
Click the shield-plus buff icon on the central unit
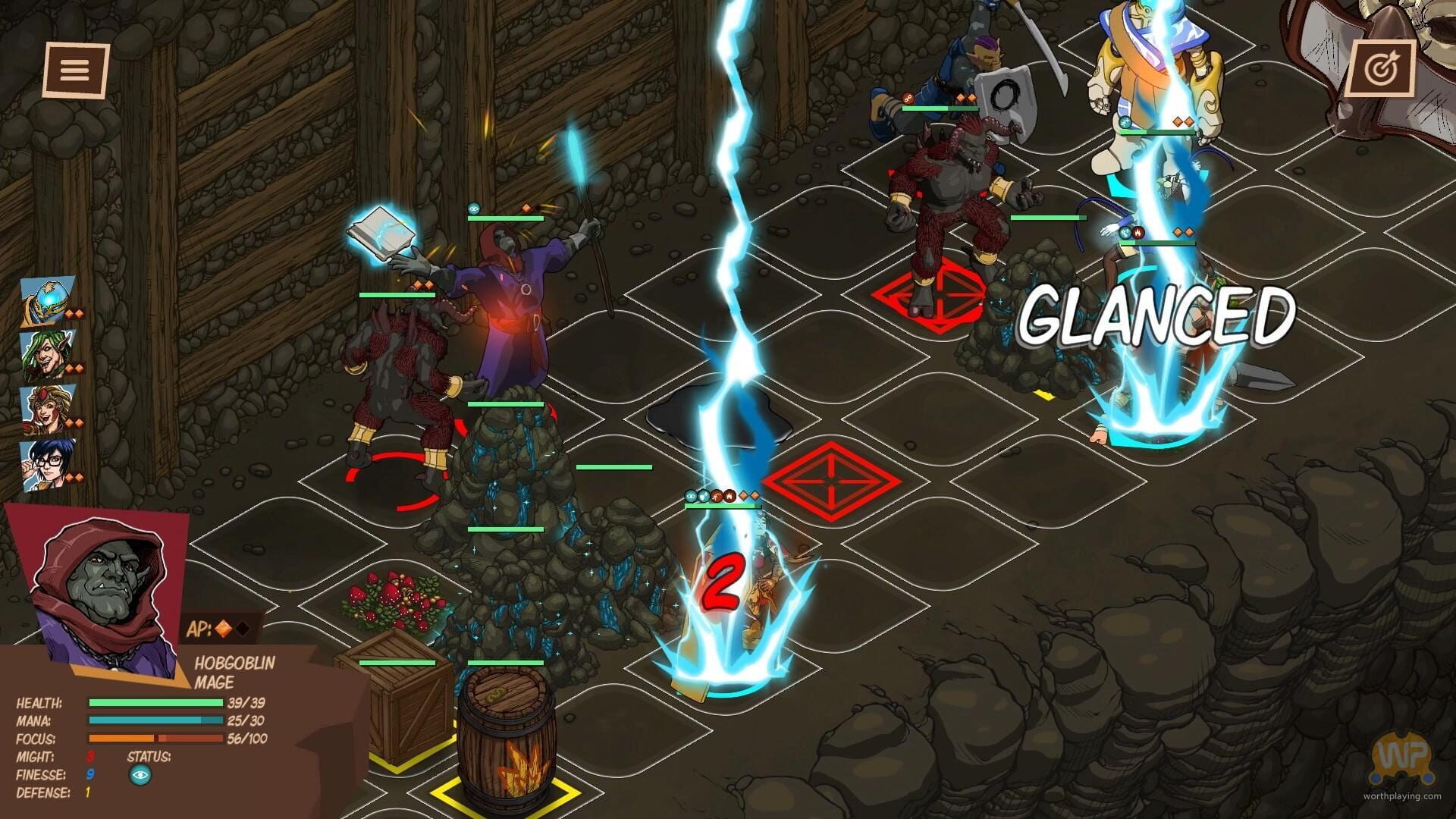704,495
